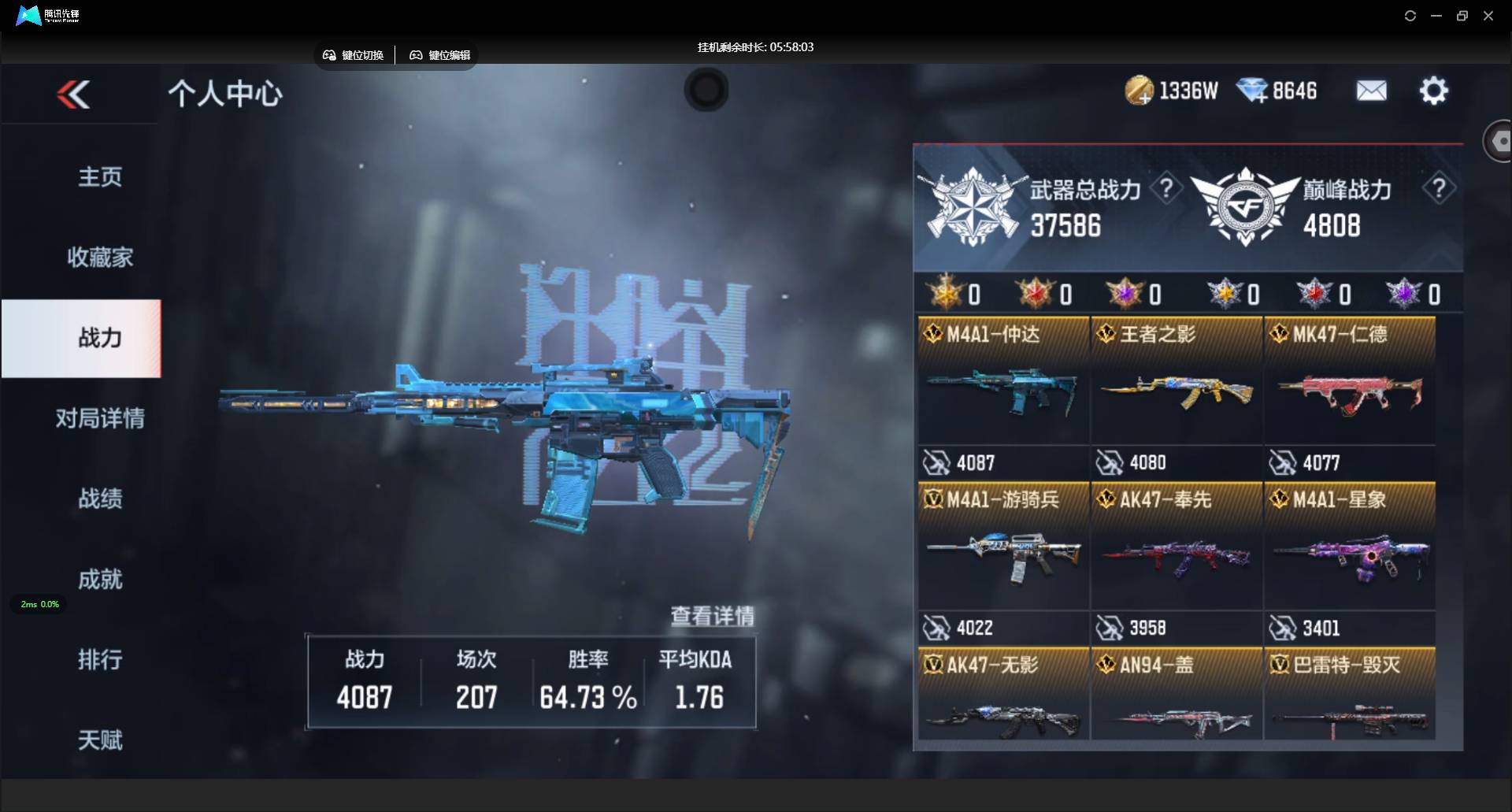This screenshot has height=812, width=1512.
Task: Open settings via the gear icon
Action: [x=1433, y=91]
